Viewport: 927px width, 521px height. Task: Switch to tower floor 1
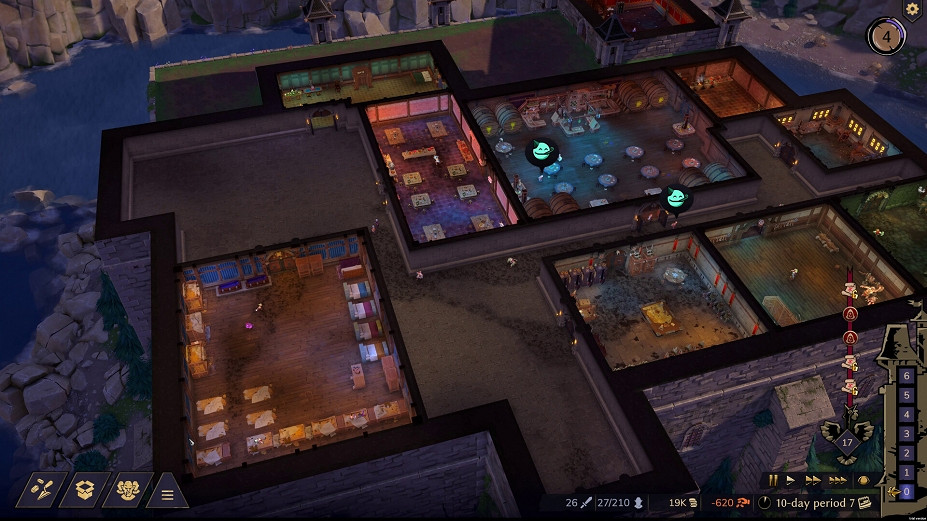tap(906, 471)
